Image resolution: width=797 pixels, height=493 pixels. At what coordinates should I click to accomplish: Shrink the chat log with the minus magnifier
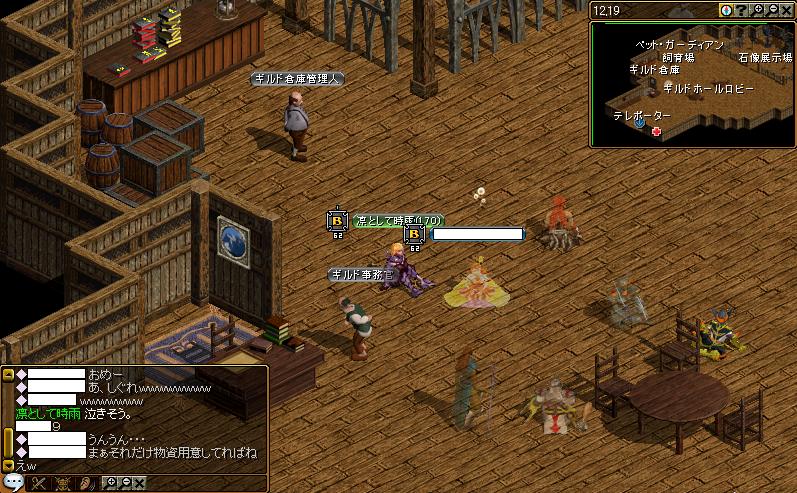125,484
